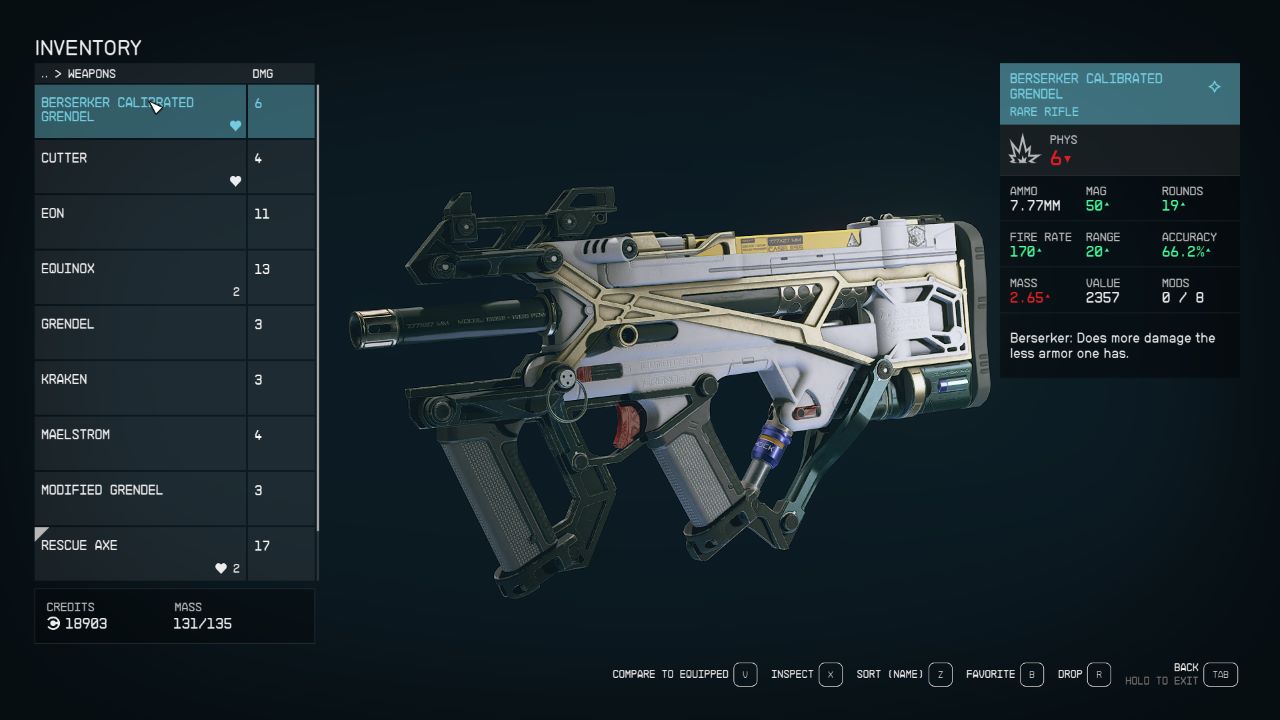Click the Drop action label

click(x=1072, y=674)
